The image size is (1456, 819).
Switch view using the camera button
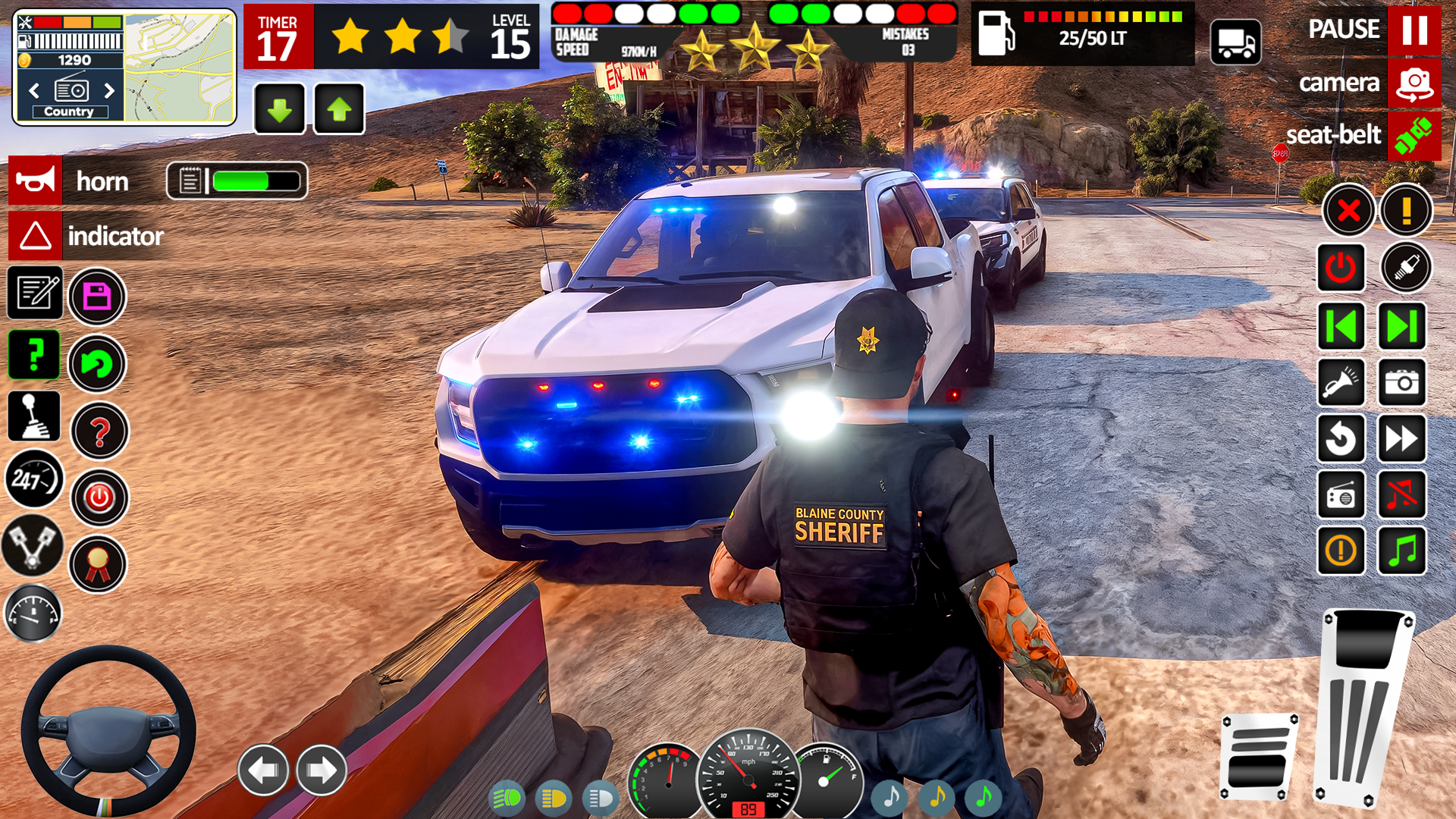[x=1414, y=83]
